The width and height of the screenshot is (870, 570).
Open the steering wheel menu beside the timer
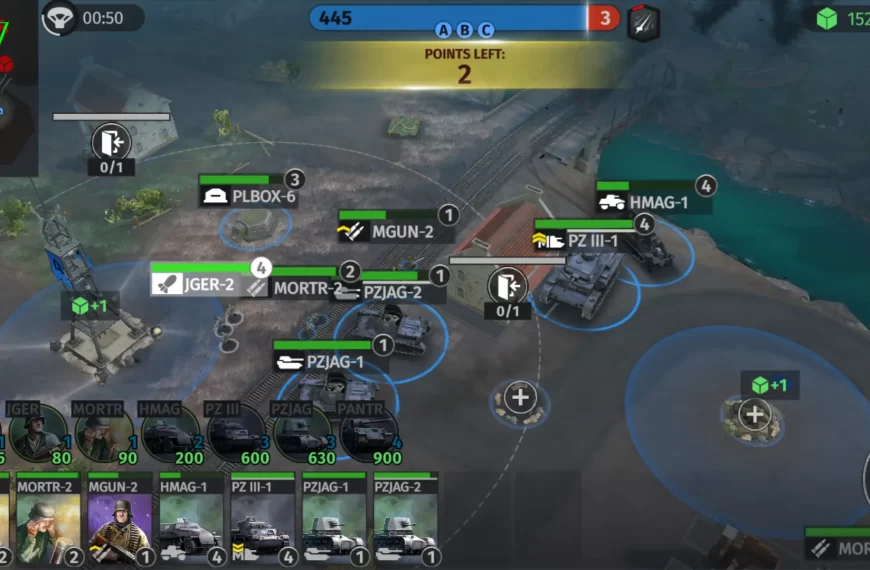click(60, 18)
